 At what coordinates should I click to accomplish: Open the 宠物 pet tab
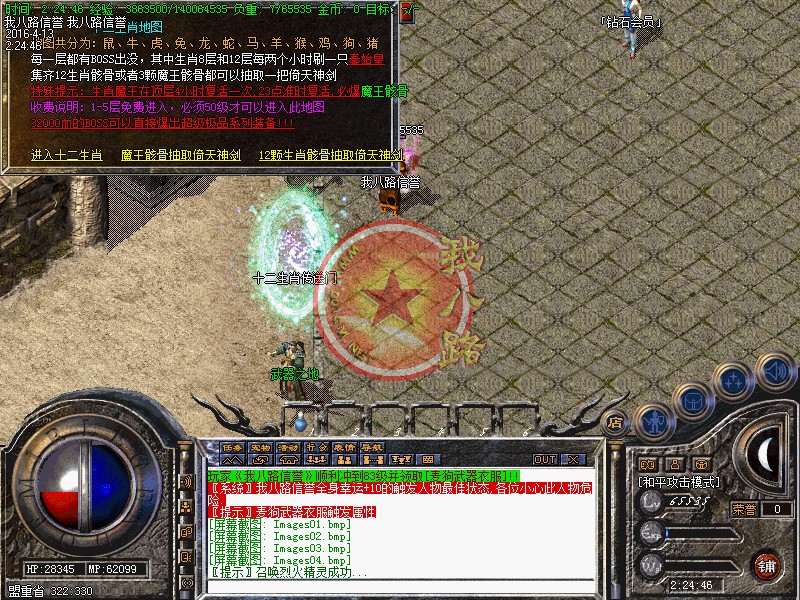pyautogui.click(x=260, y=447)
